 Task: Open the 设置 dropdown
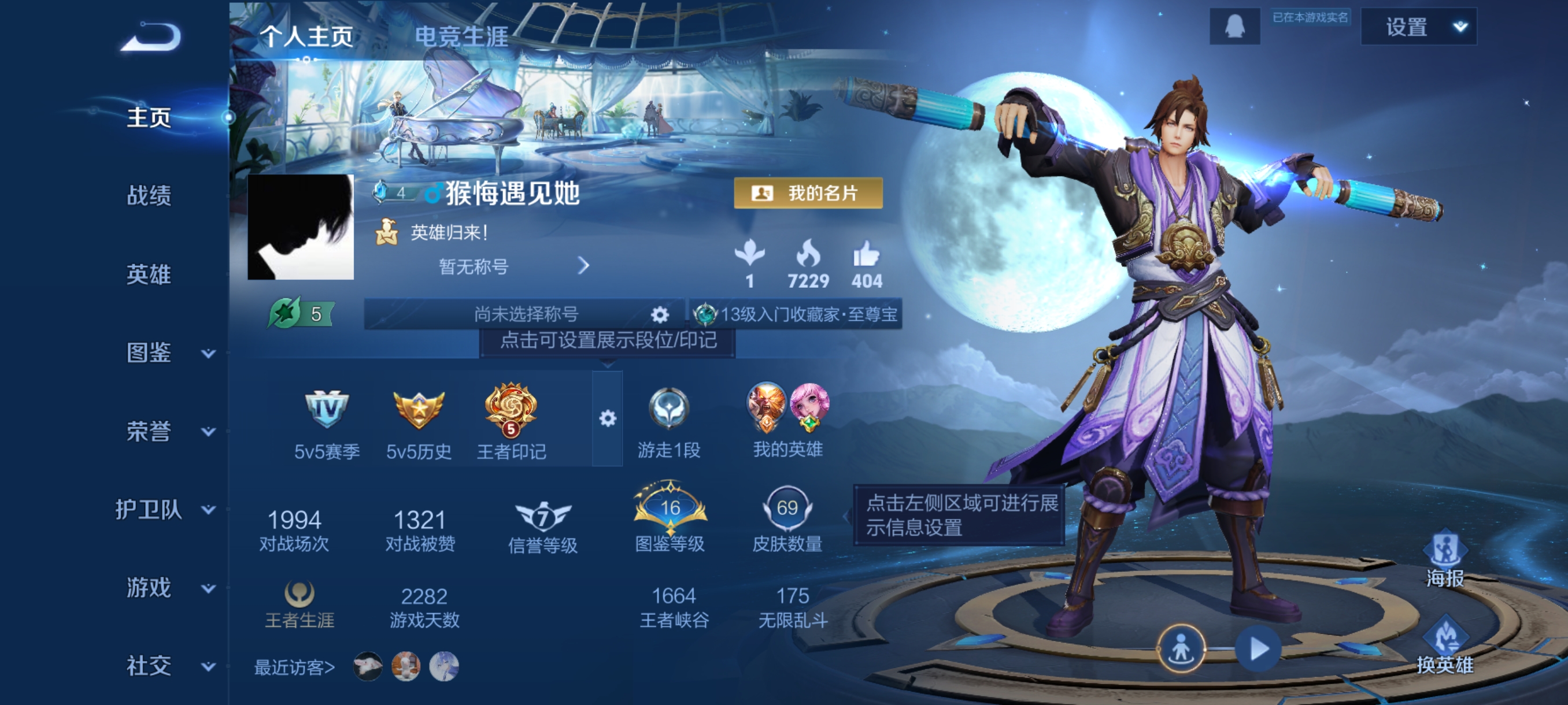click(1418, 27)
